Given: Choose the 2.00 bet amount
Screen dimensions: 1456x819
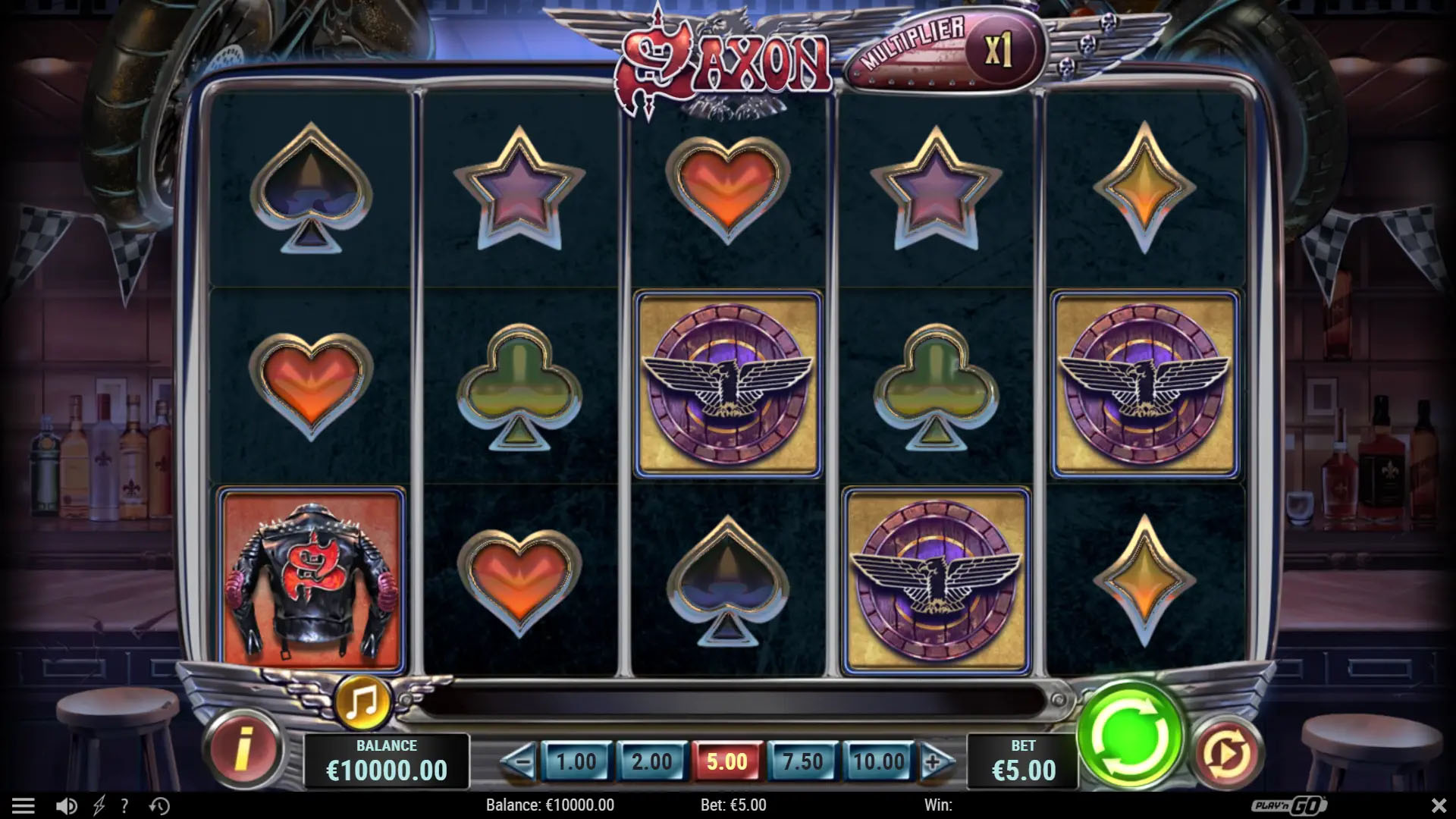Looking at the screenshot, I should click(651, 761).
